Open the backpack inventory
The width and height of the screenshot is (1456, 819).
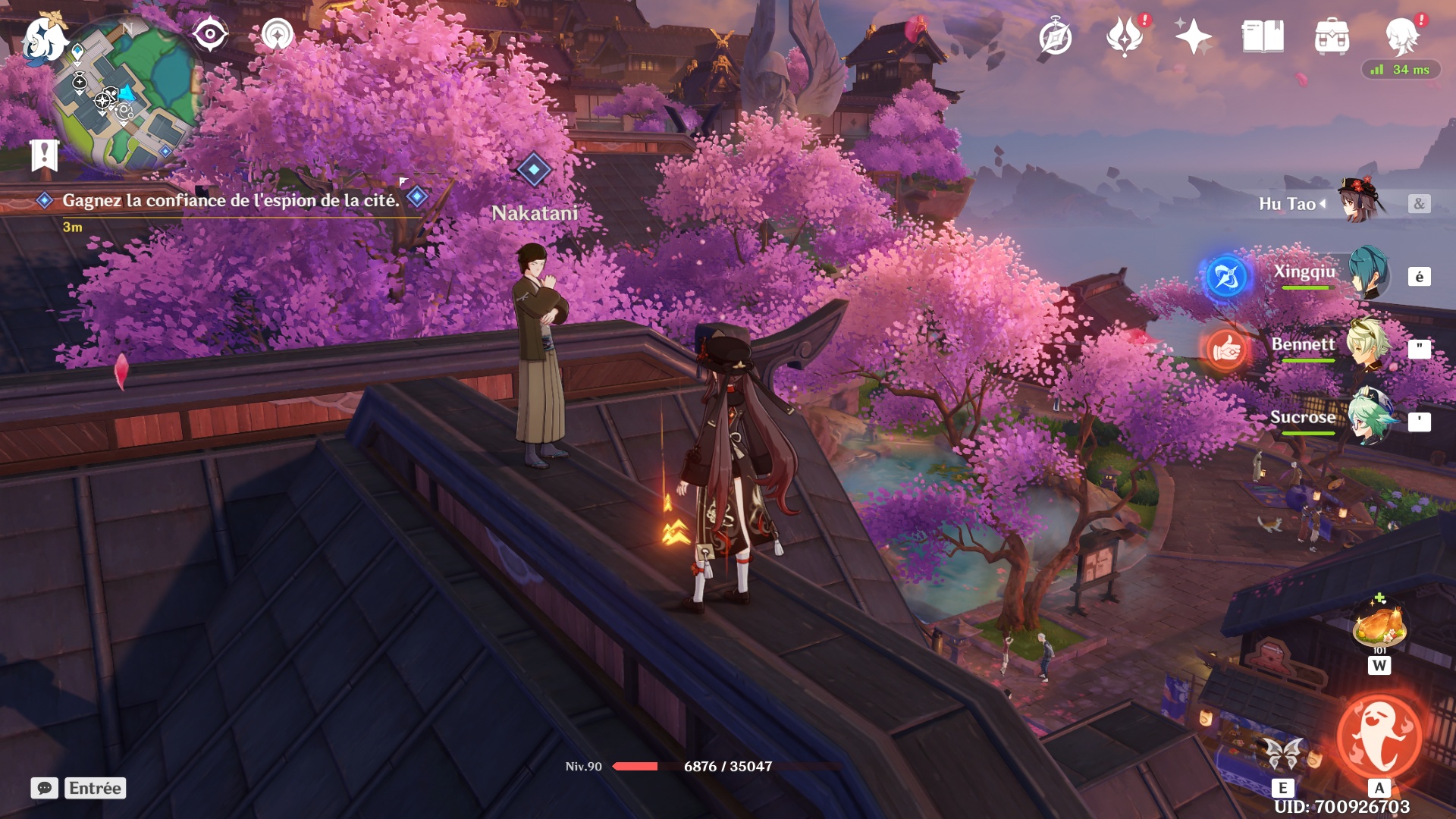tap(1332, 36)
